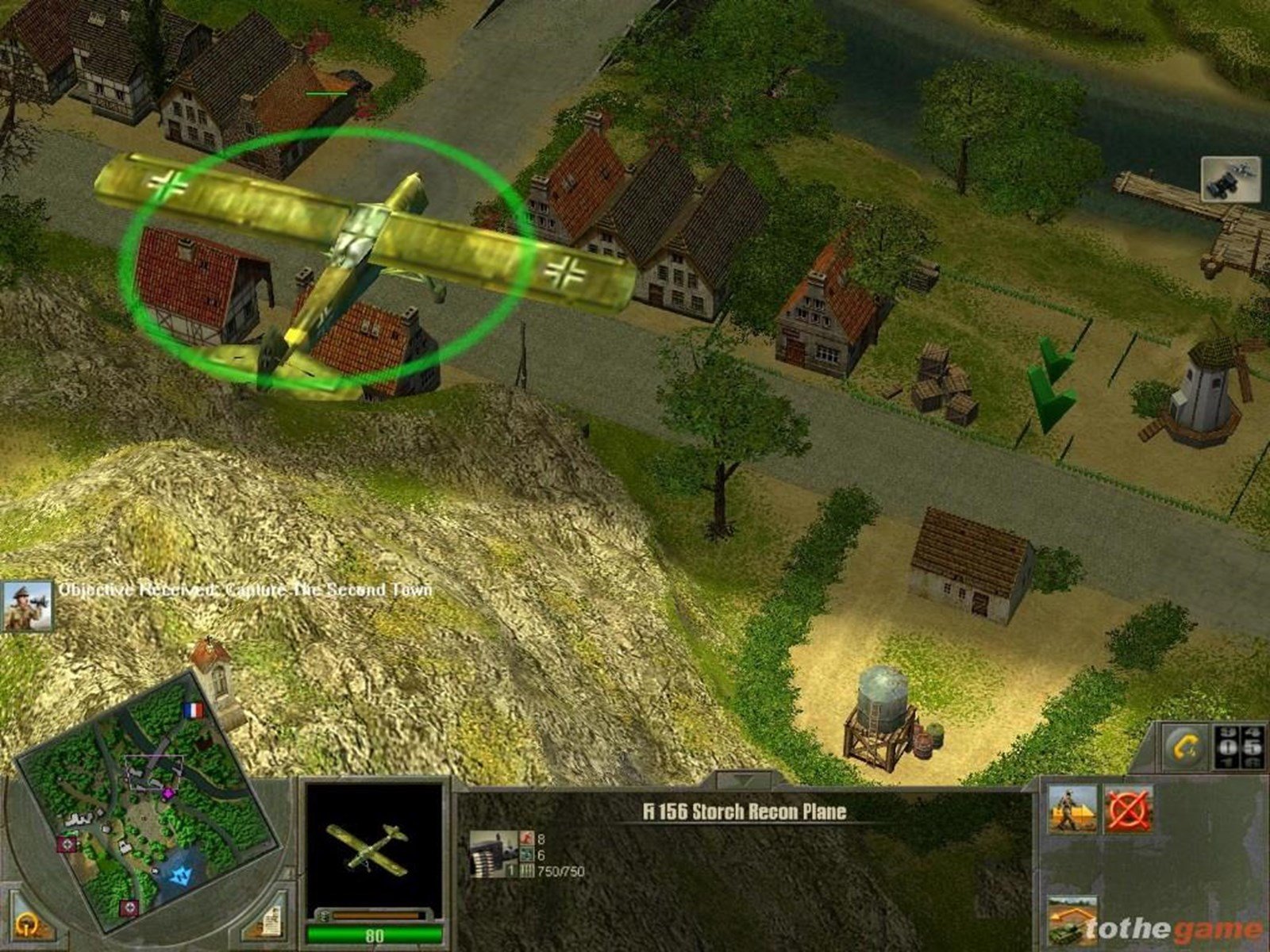Screen dimensions: 1270x952
Task: Click the purple objective marker on the minimap
Action: coord(168,793)
